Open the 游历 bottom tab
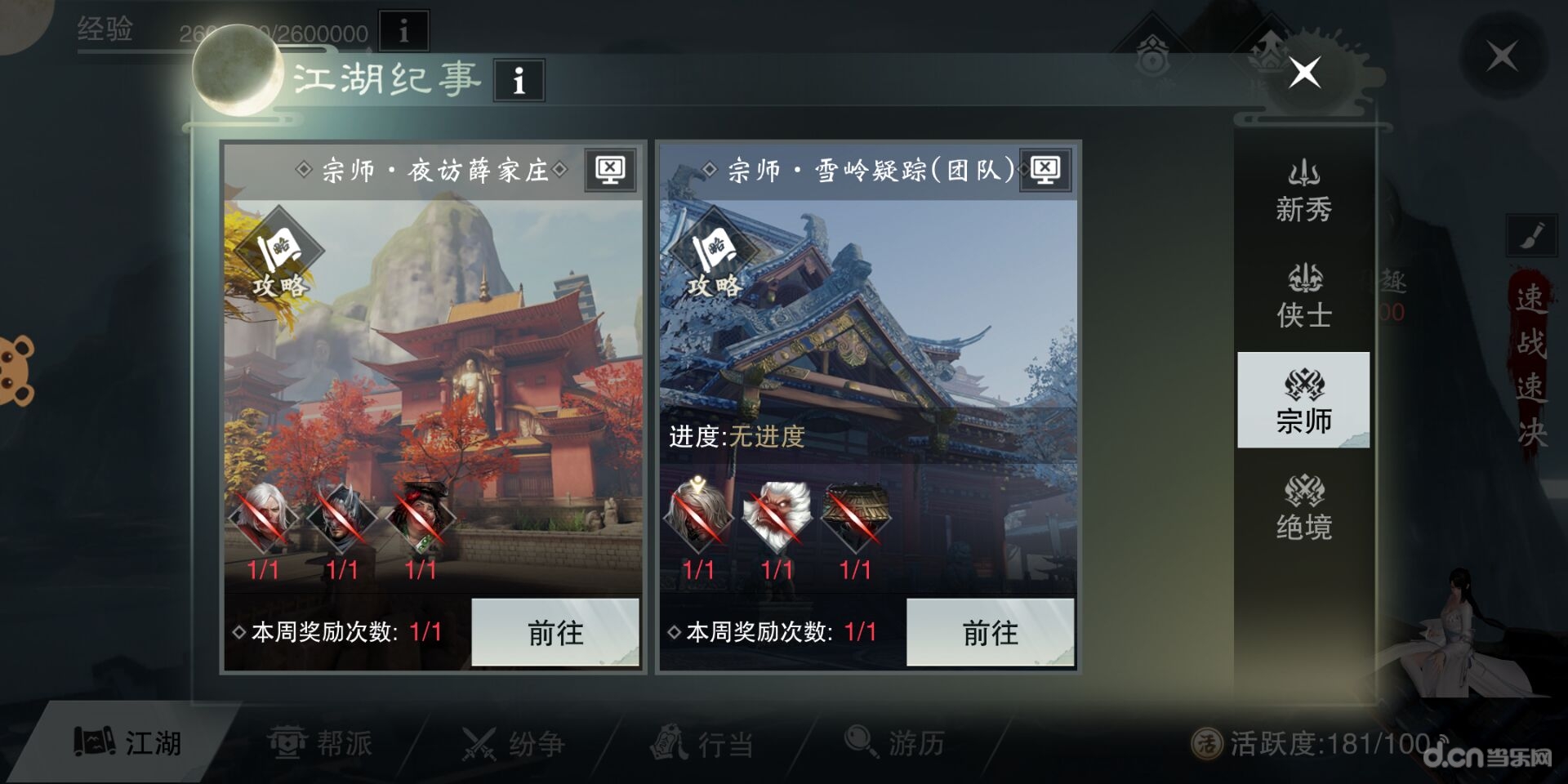The height and width of the screenshot is (784, 1568). tap(894, 742)
